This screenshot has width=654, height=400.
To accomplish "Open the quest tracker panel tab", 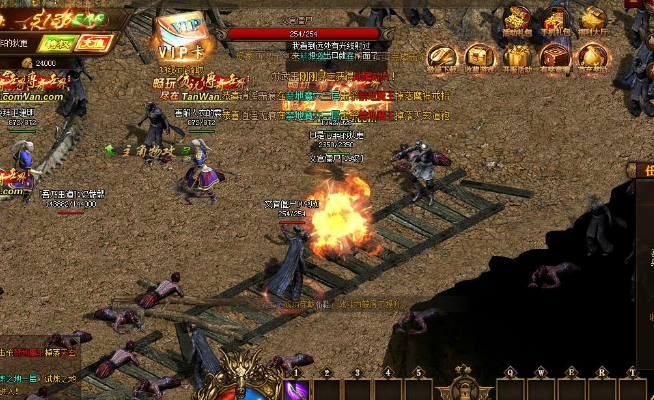I will [x=642, y=171].
